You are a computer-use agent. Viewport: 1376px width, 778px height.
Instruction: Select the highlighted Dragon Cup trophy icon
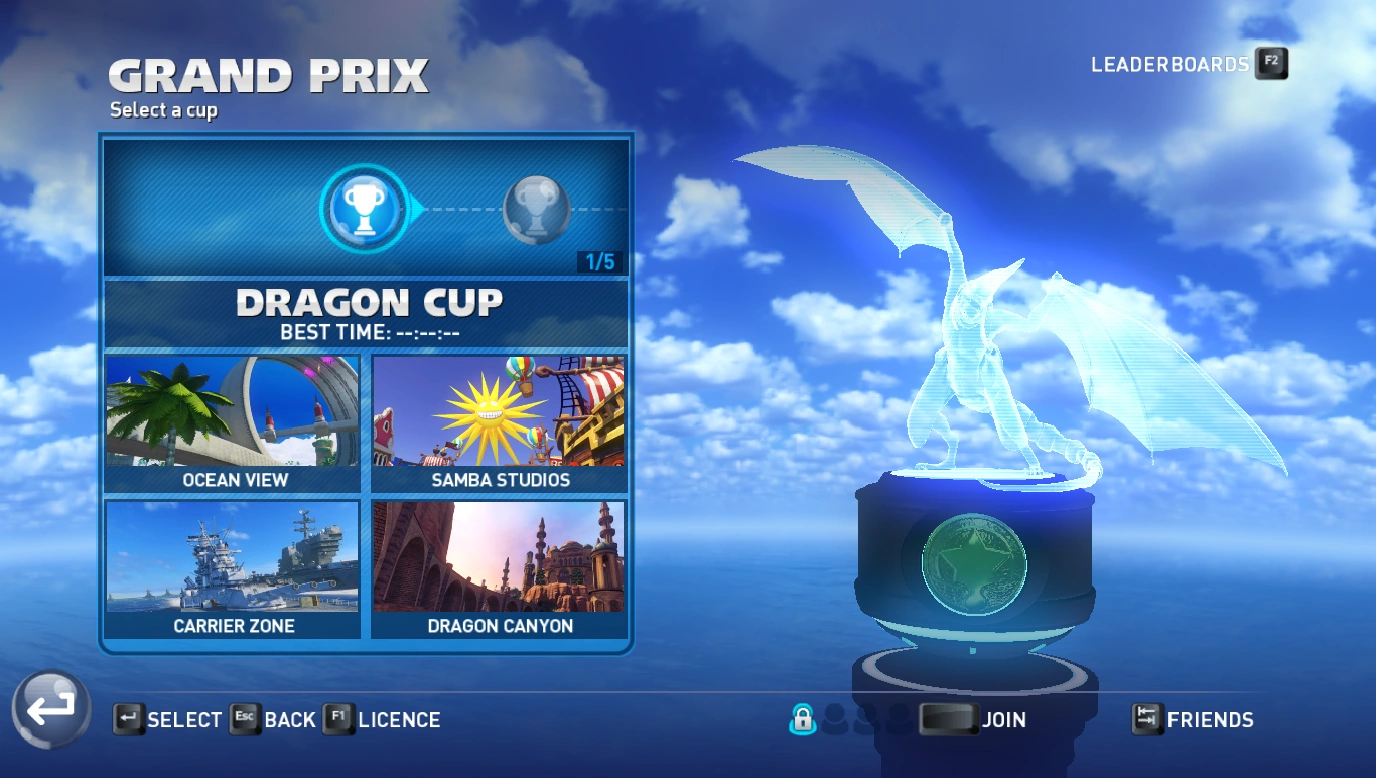(363, 208)
